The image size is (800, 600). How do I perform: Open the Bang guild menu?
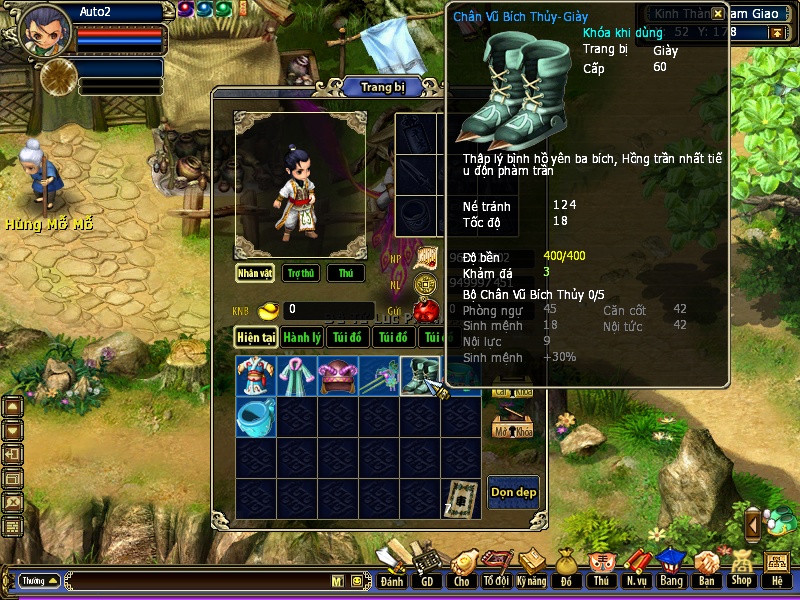pyautogui.click(x=670, y=569)
